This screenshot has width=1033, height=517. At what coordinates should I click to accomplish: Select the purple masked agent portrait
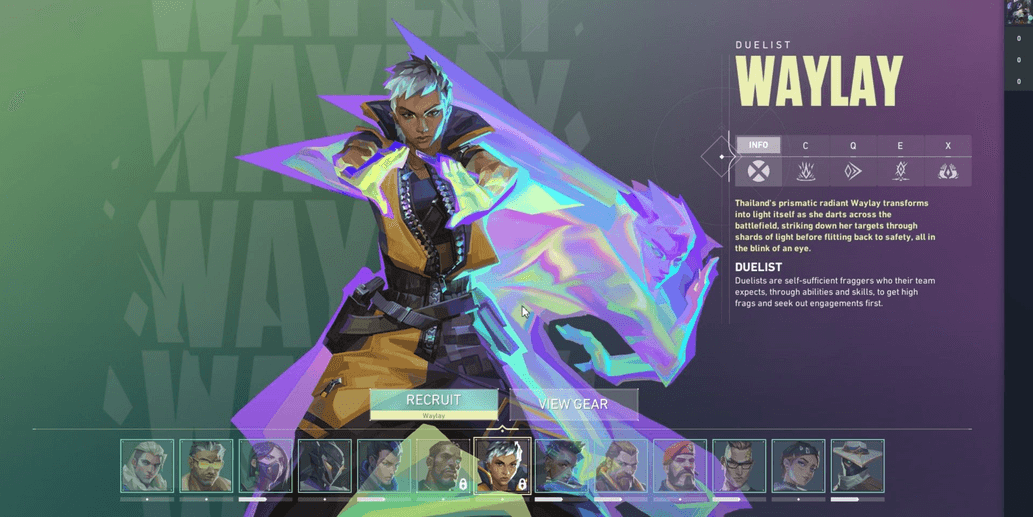266,466
